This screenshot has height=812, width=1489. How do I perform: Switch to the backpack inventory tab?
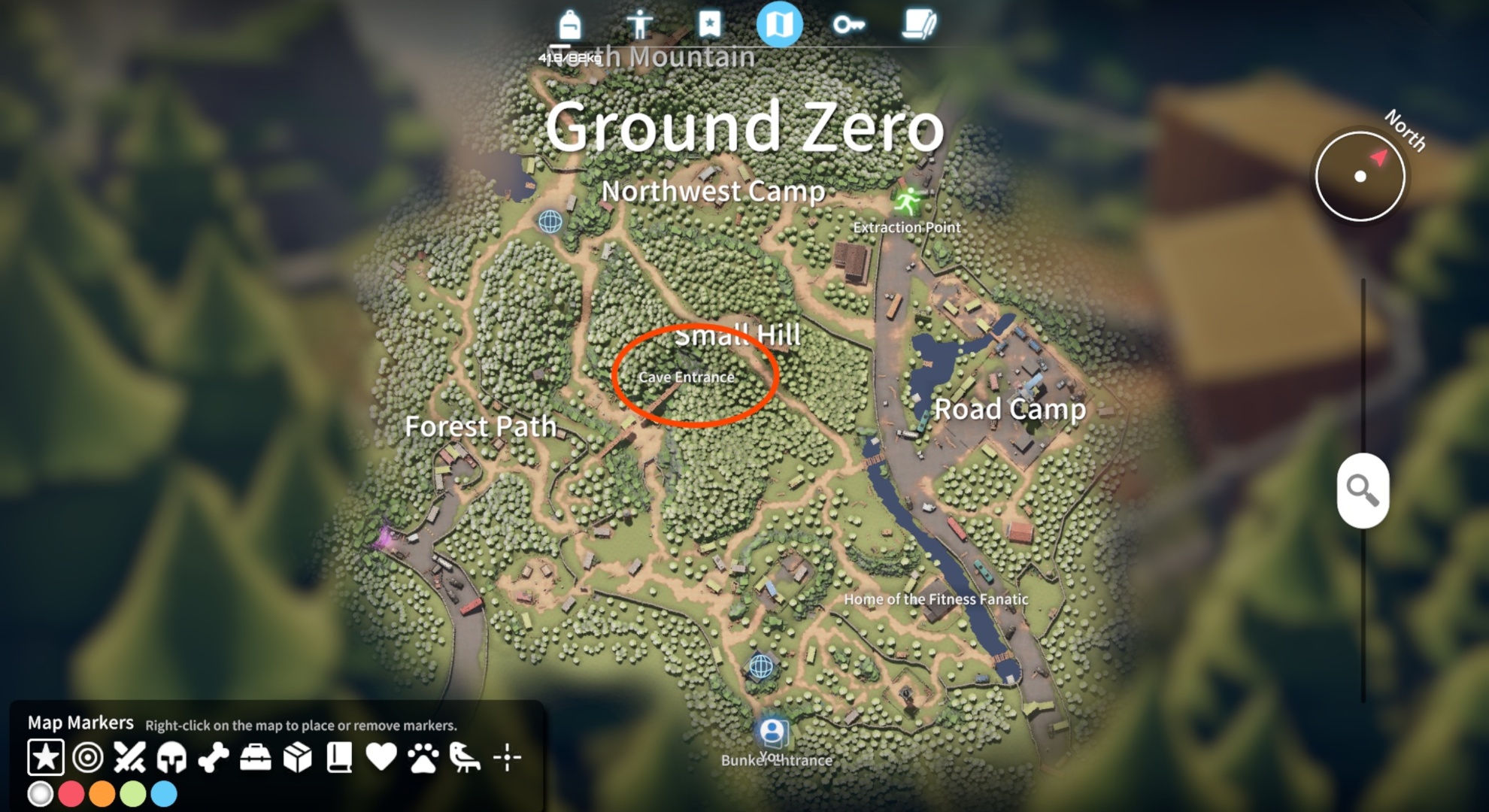click(569, 24)
